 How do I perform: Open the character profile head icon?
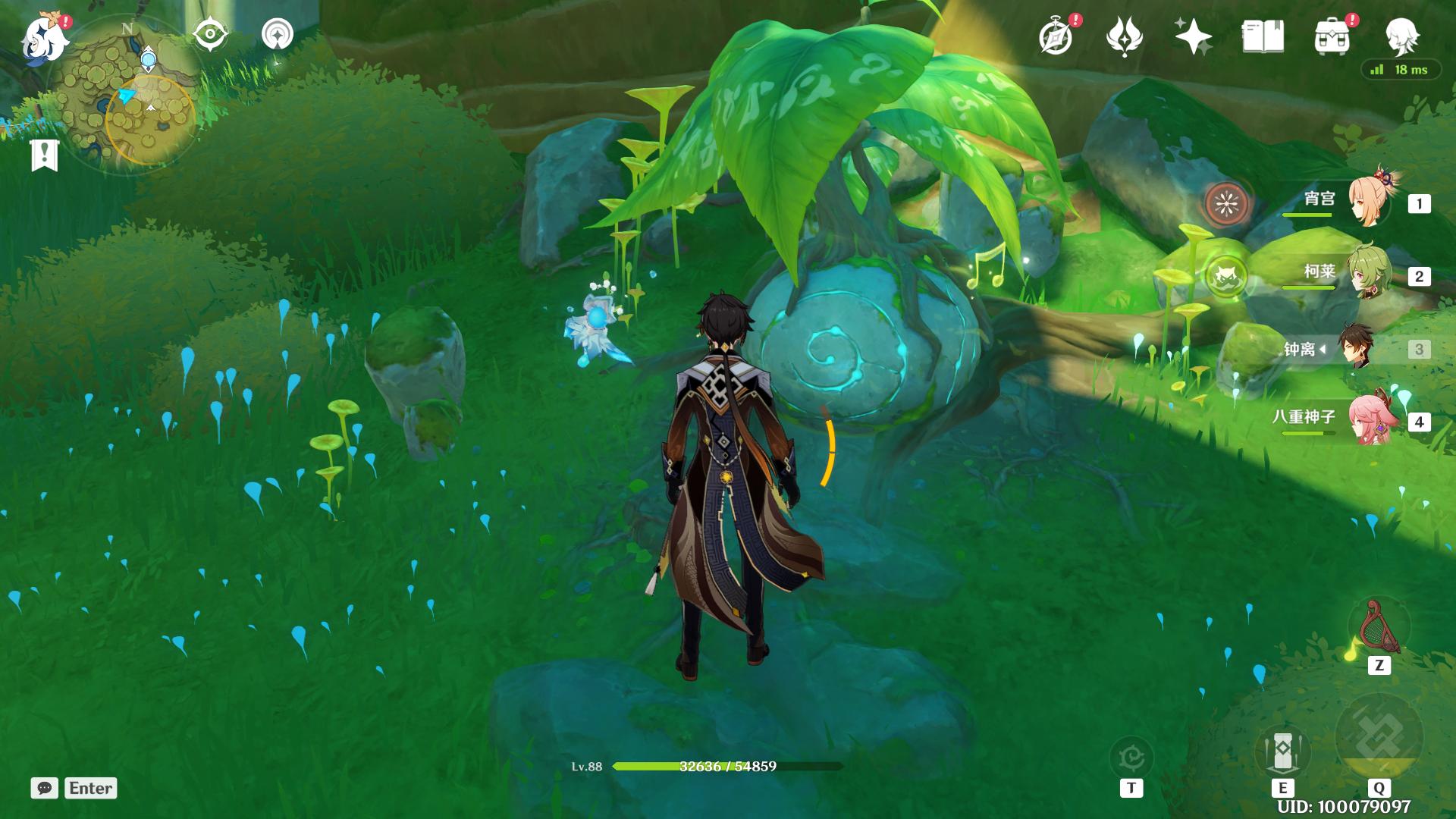point(1401,35)
